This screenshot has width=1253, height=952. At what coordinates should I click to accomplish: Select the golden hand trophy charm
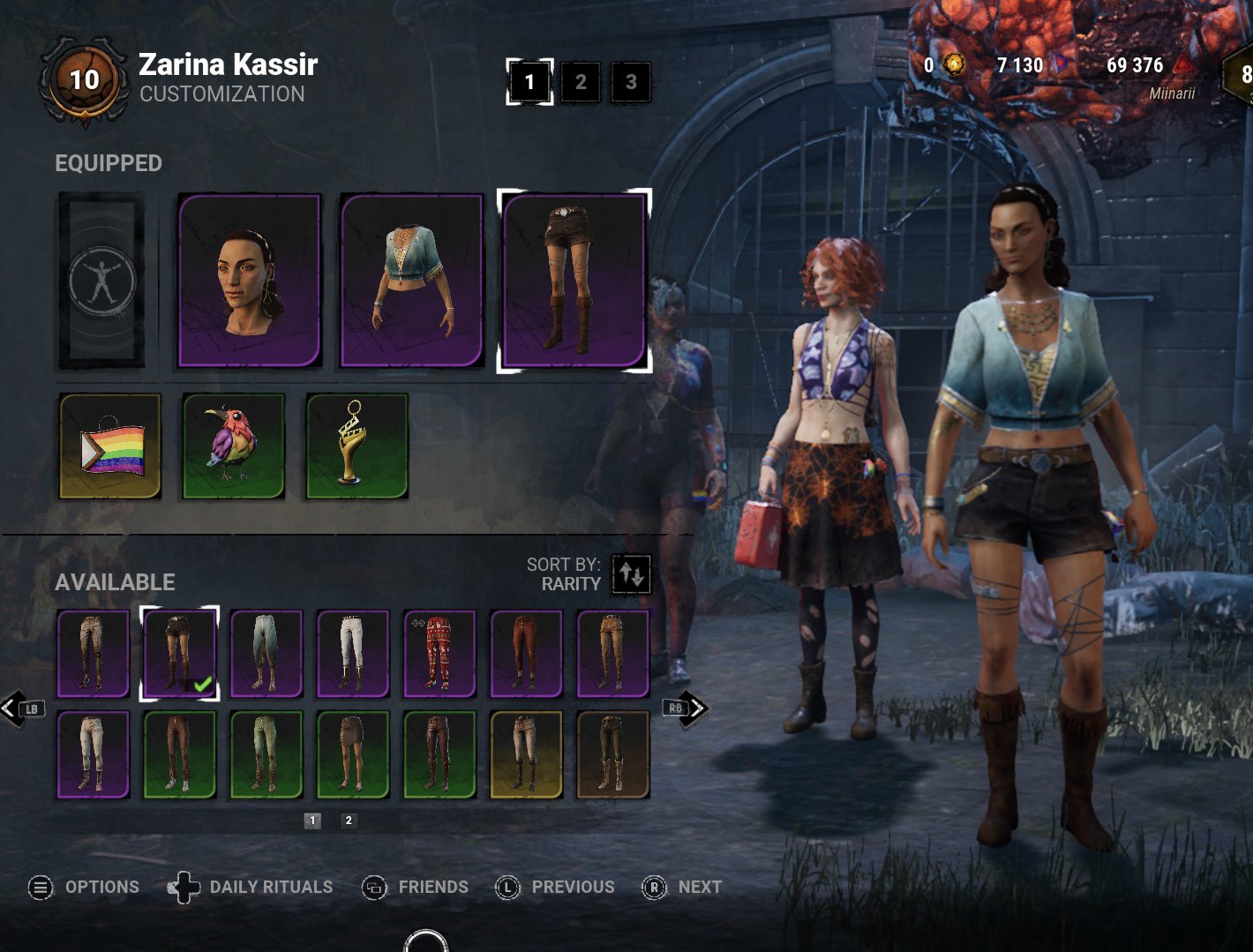[x=357, y=446]
